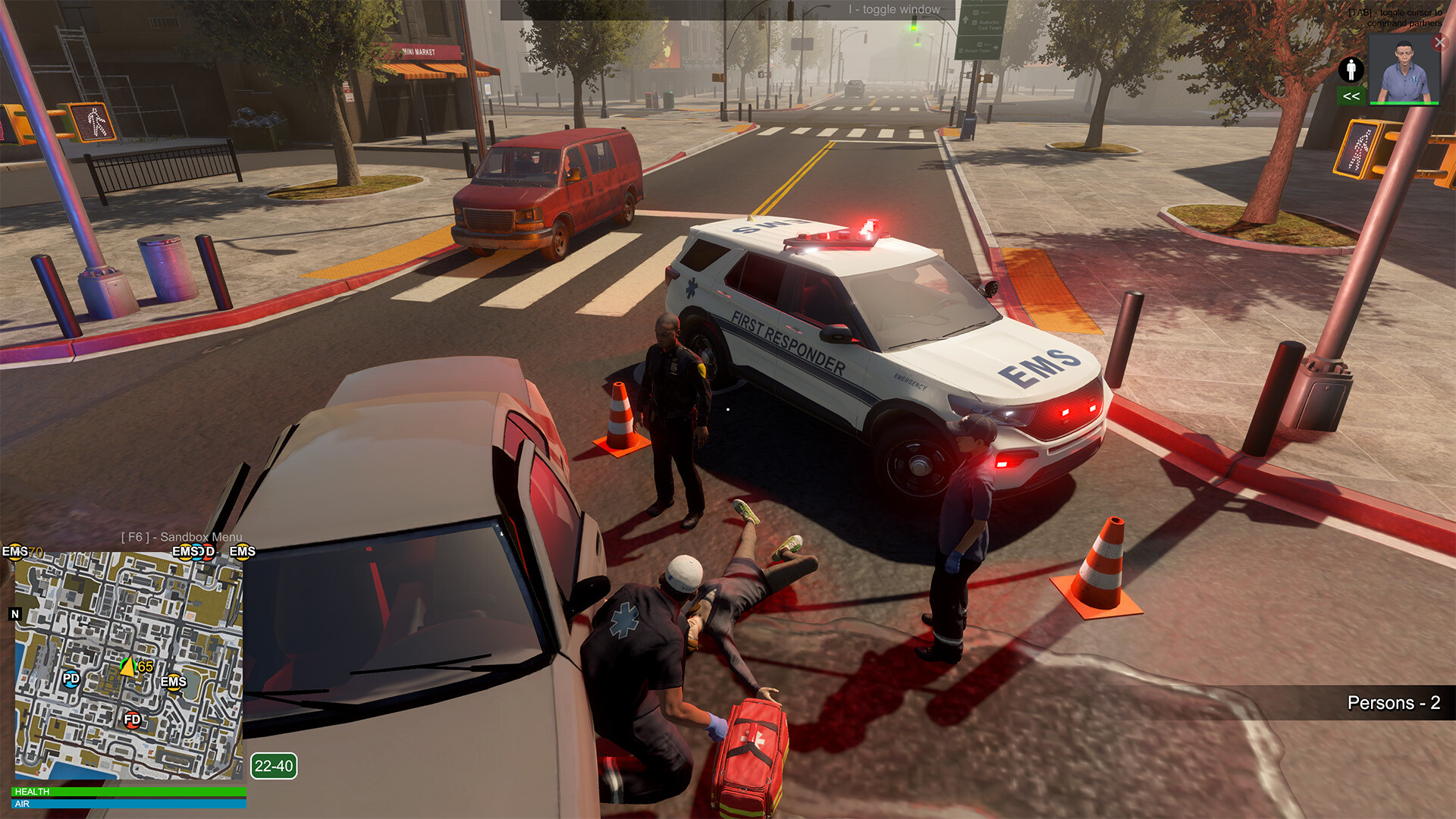
Task: Select the partner portrait thumbnail
Action: click(1404, 71)
